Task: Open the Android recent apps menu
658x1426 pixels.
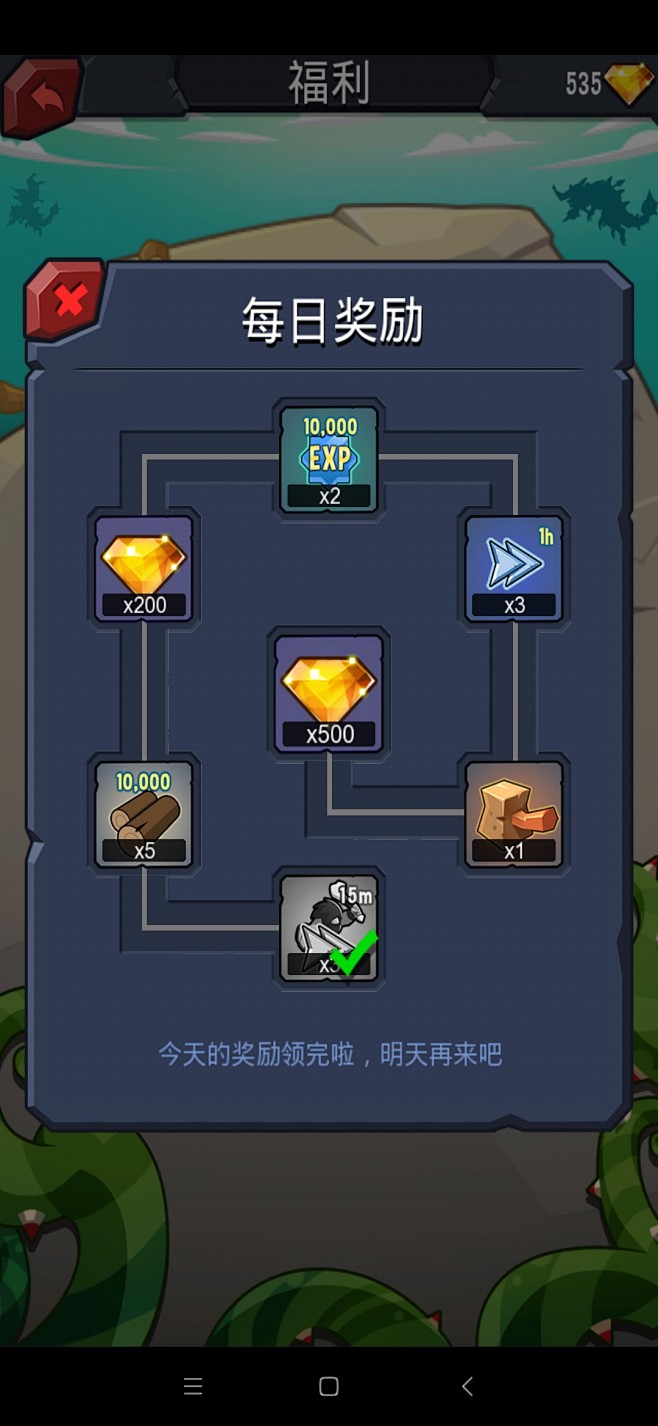Action: click(193, 1386)
